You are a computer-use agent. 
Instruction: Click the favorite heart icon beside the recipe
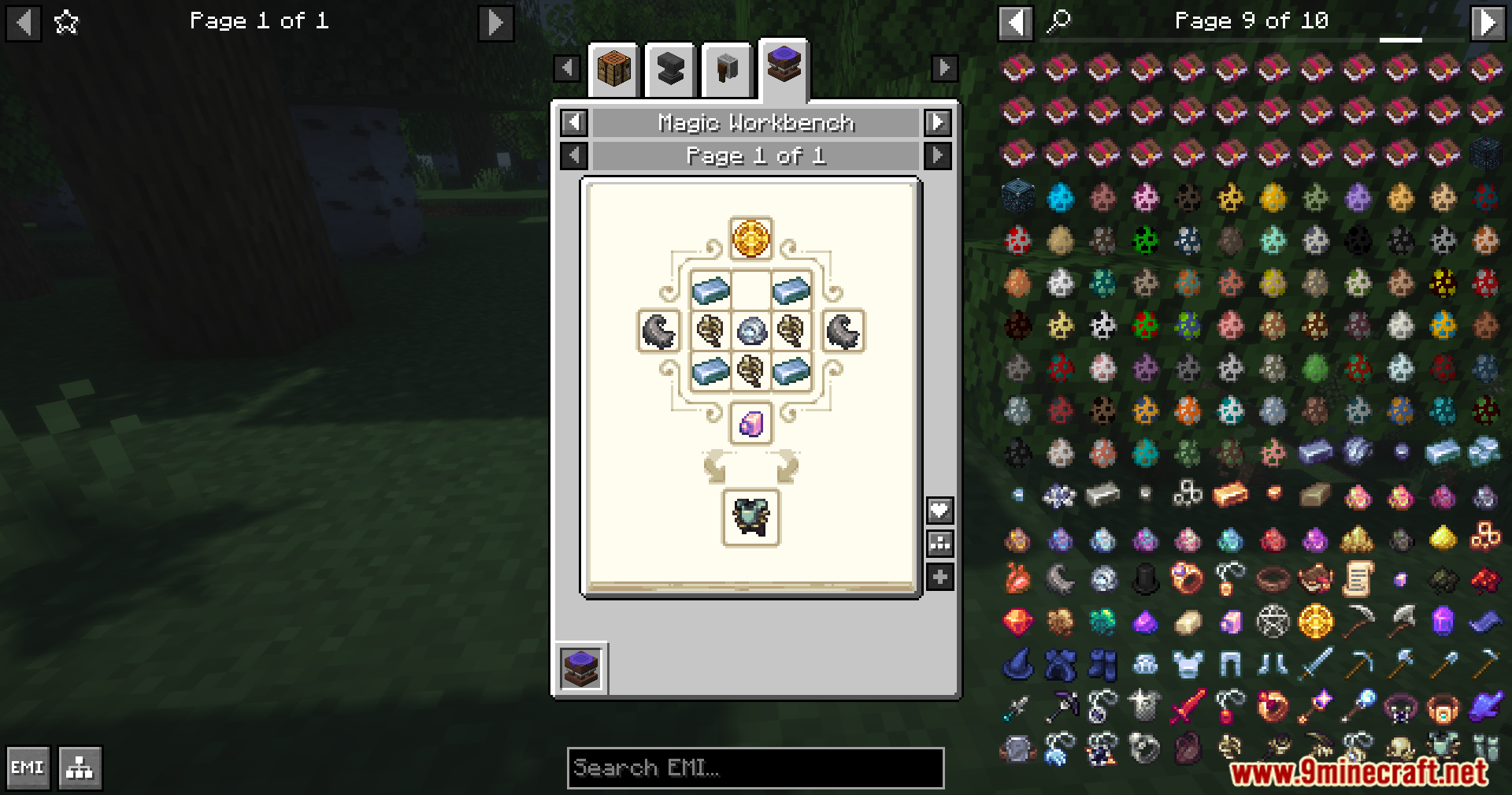pos(939,509)
